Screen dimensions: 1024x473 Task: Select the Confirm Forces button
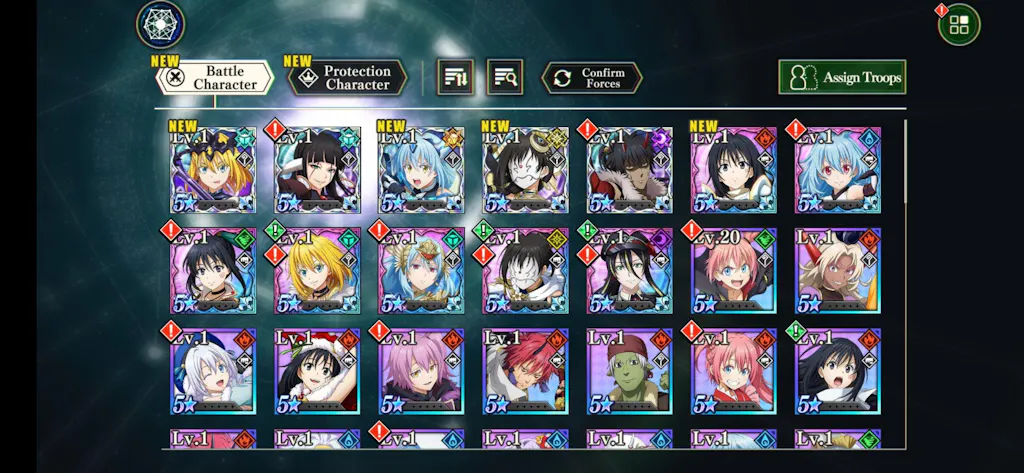click(592, 78)
